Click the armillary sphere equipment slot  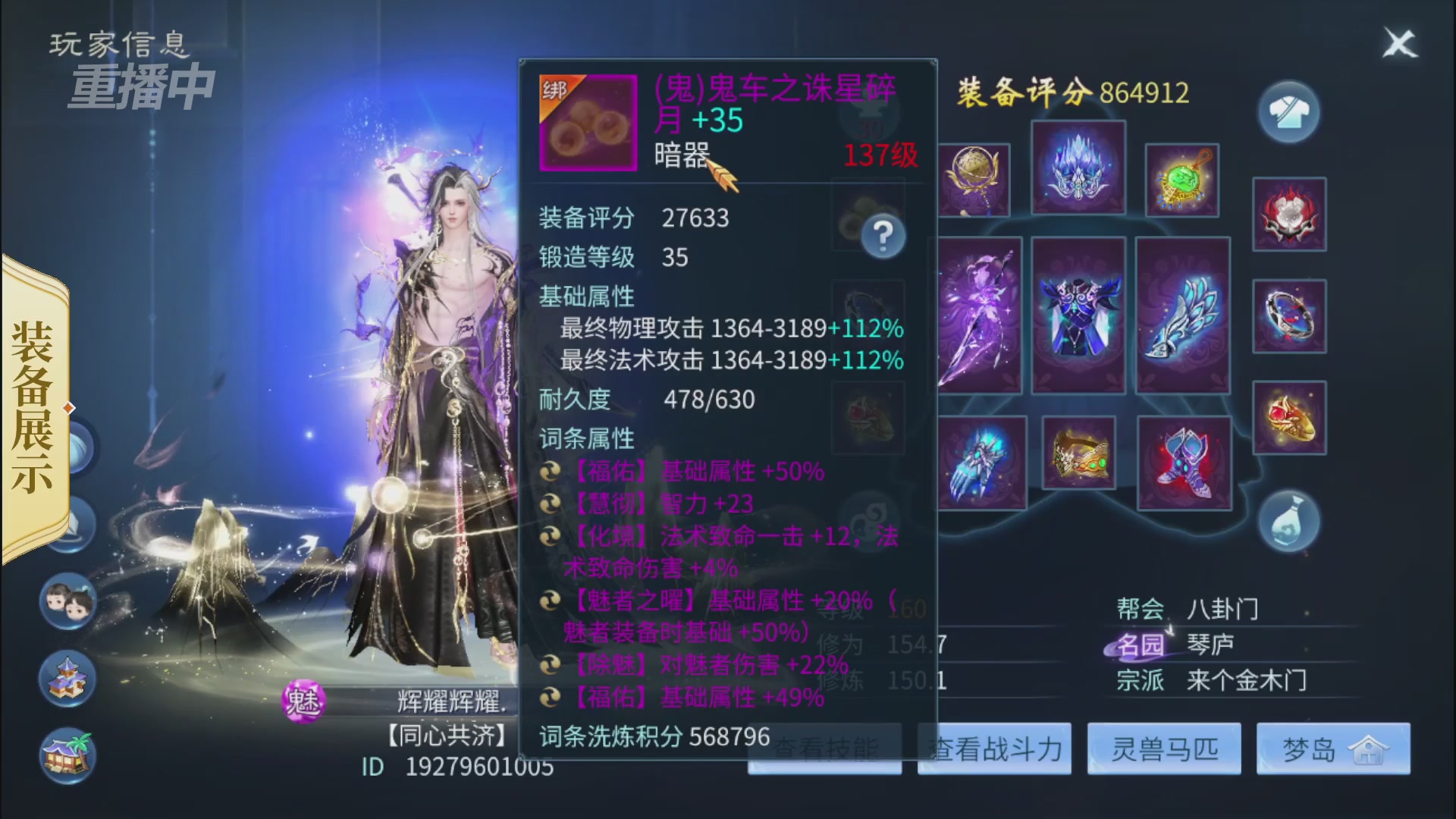click(976, 180)
